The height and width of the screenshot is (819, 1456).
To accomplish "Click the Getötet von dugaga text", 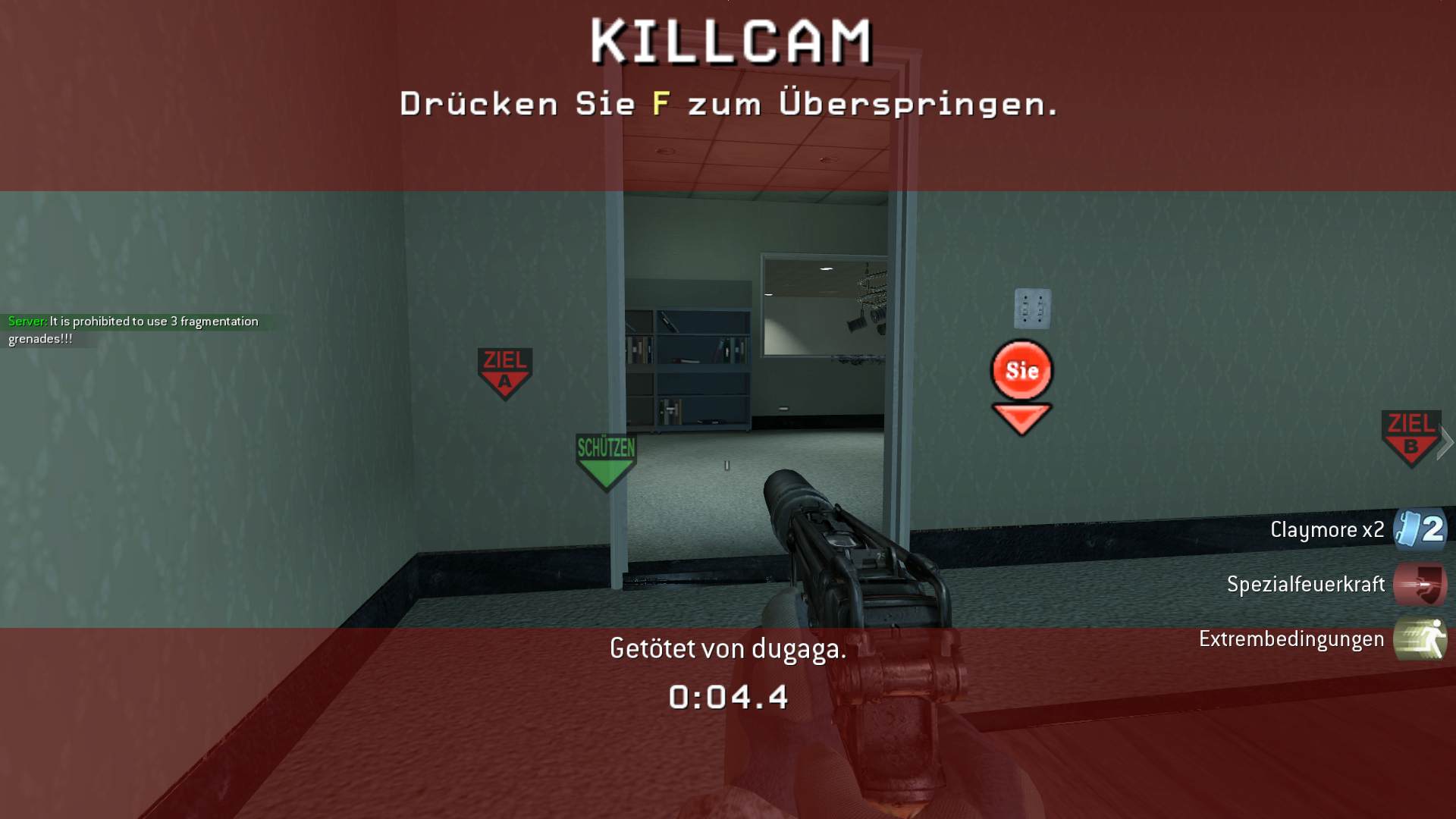I will pos(728,648).
